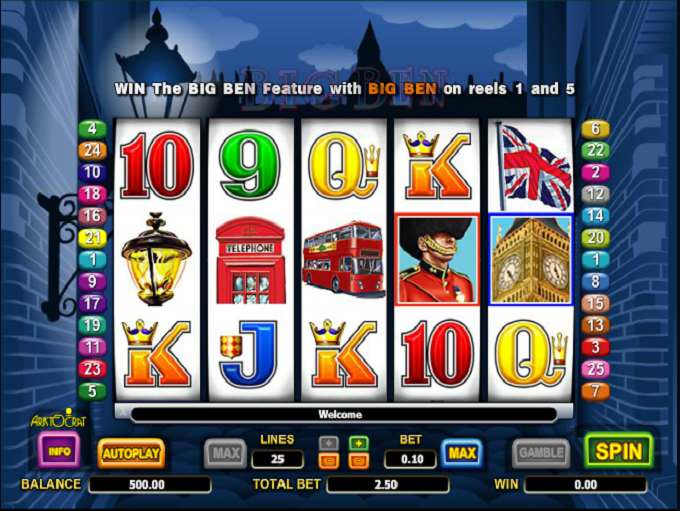Click the grey MAX lines button
Screen dimensions: 680x511
pos(225,453)
